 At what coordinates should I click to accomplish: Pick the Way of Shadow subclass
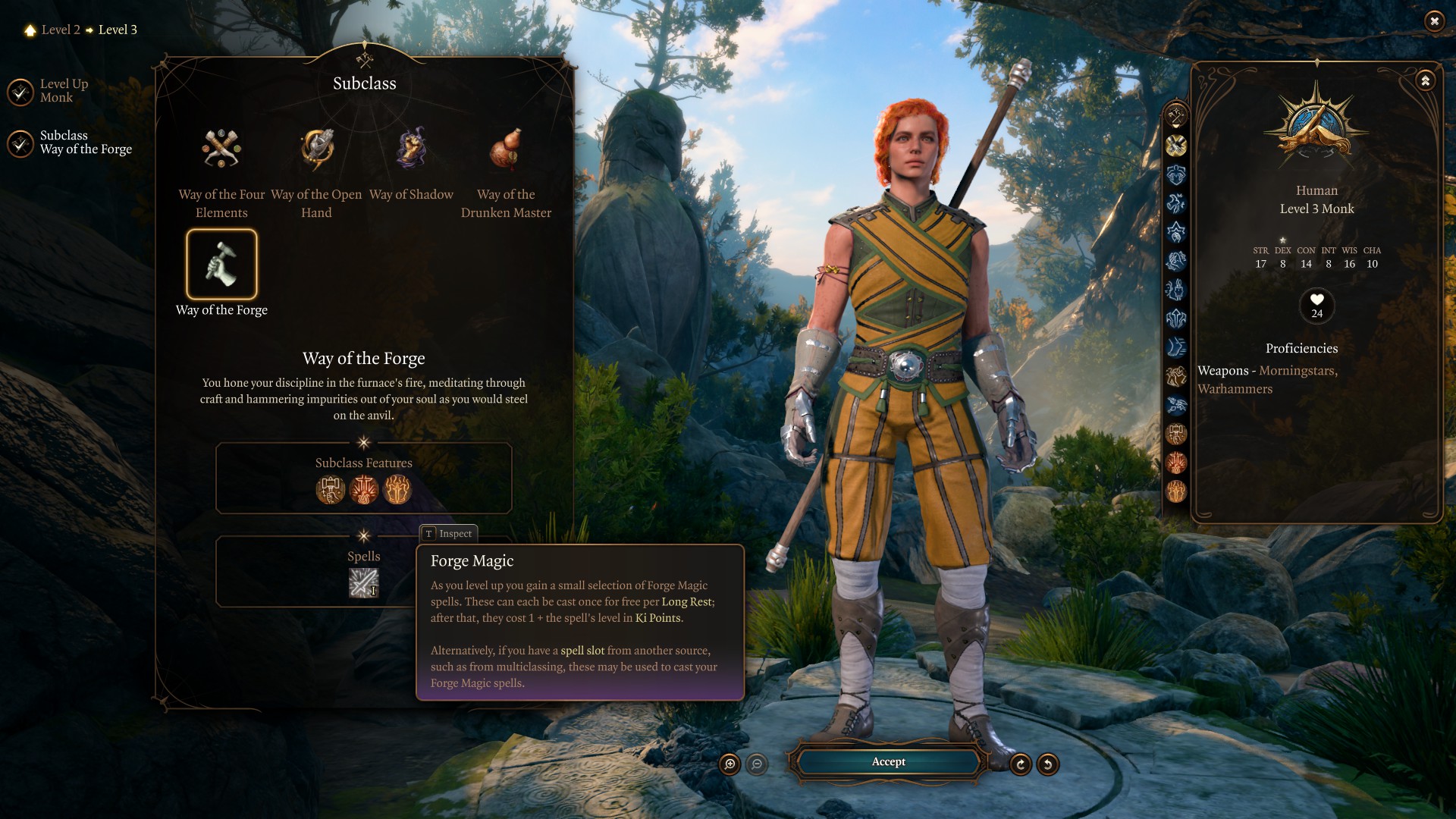coord(411,149)
